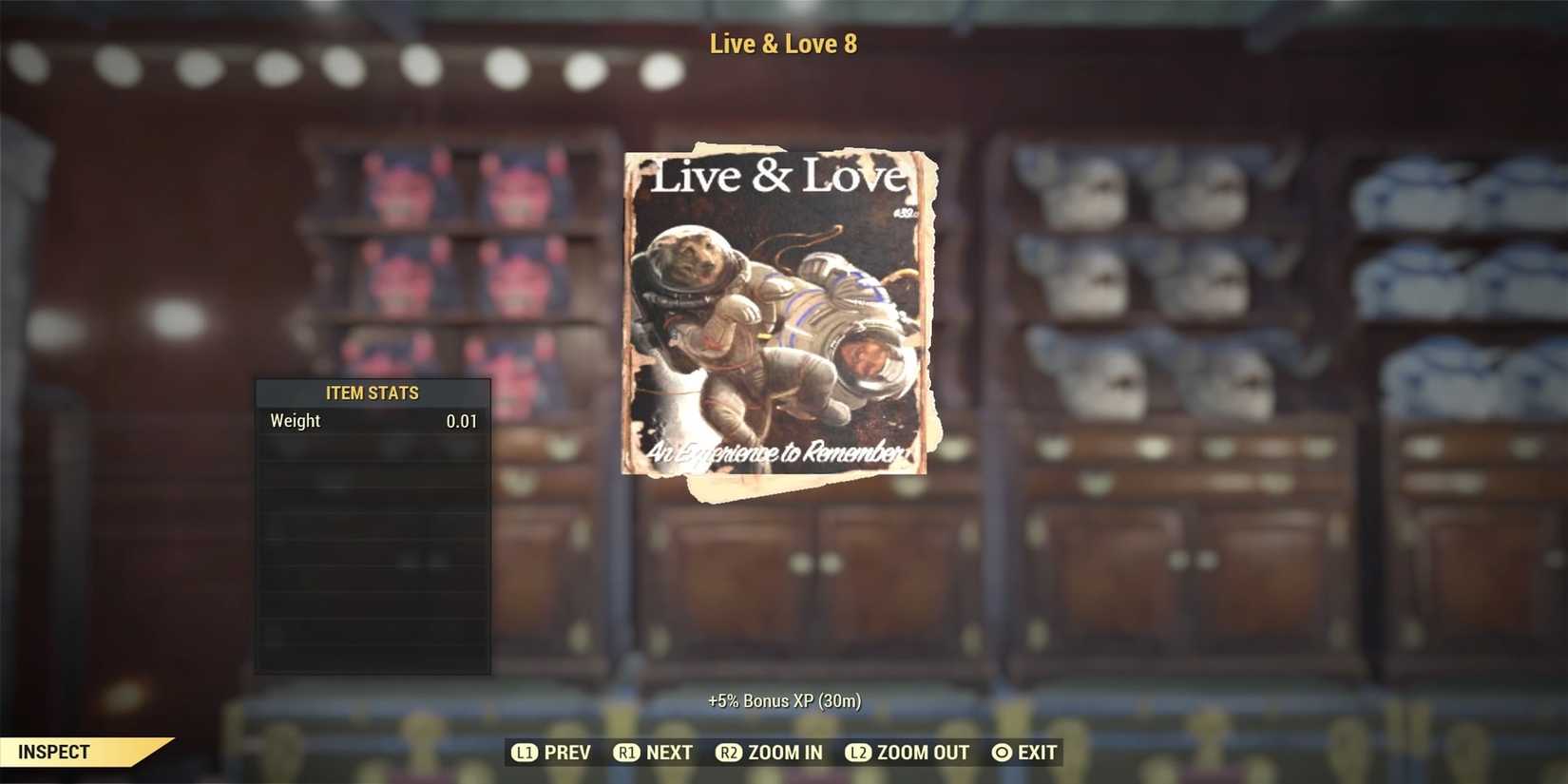The width and height of the screenshot is (1568, 784).
Task: Select the +5% Bonus XP (30m) text
Action: click(784, 699)
